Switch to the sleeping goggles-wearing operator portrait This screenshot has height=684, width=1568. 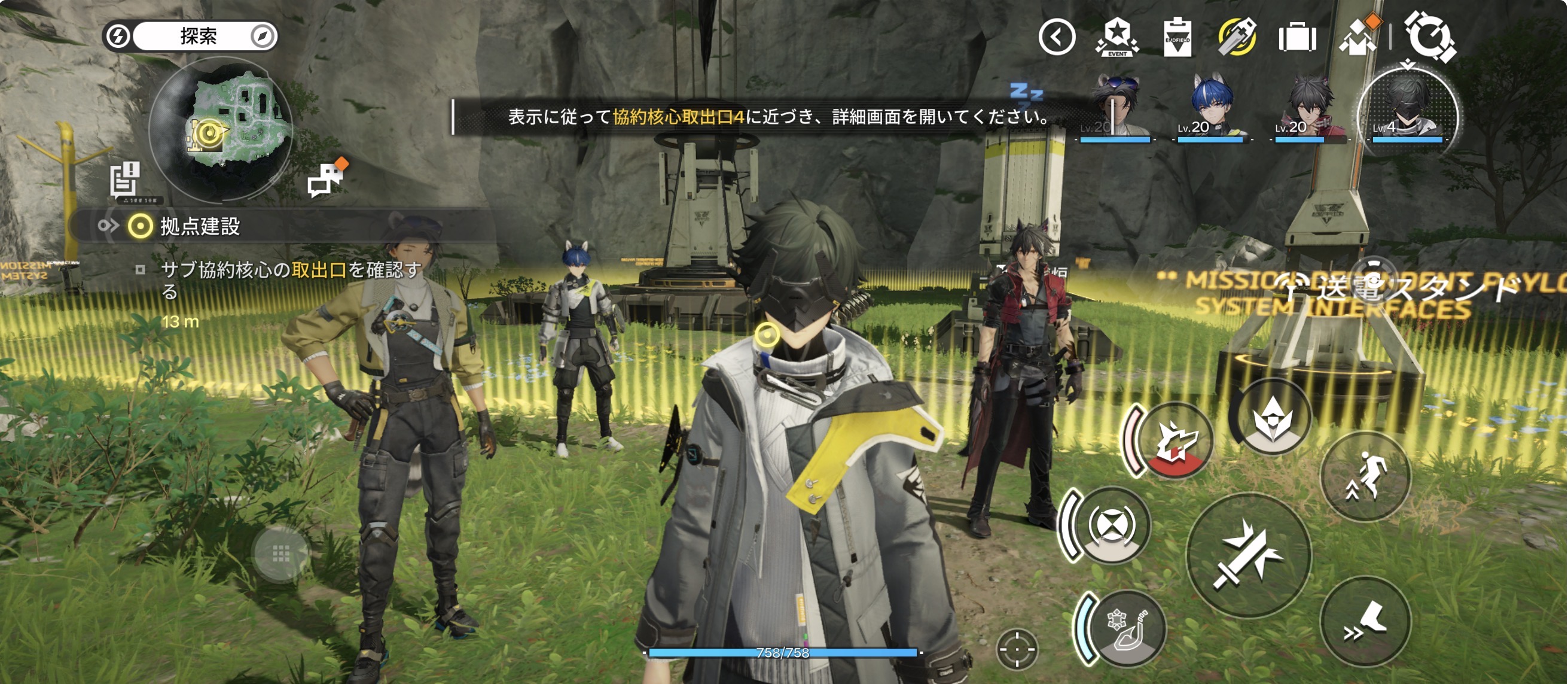pos(1115,111)
